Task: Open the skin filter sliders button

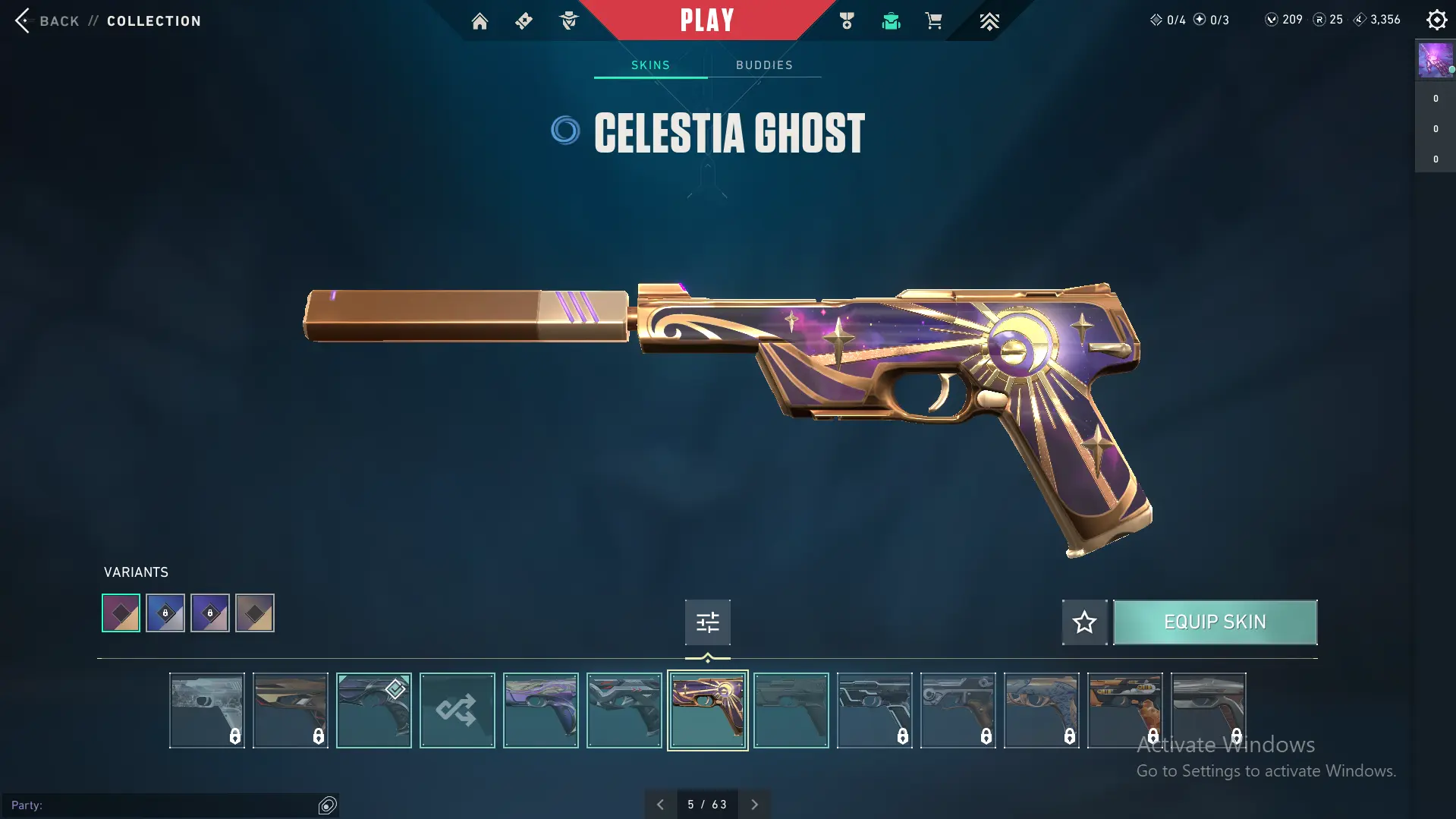Action: click(707, 622)
